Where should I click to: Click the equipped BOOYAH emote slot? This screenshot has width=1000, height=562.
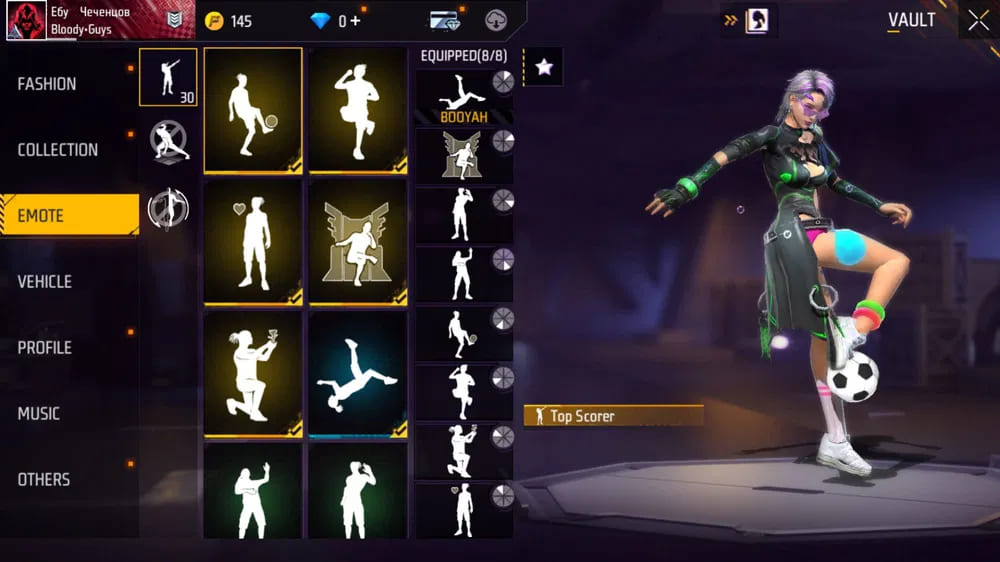click(463, 96)
